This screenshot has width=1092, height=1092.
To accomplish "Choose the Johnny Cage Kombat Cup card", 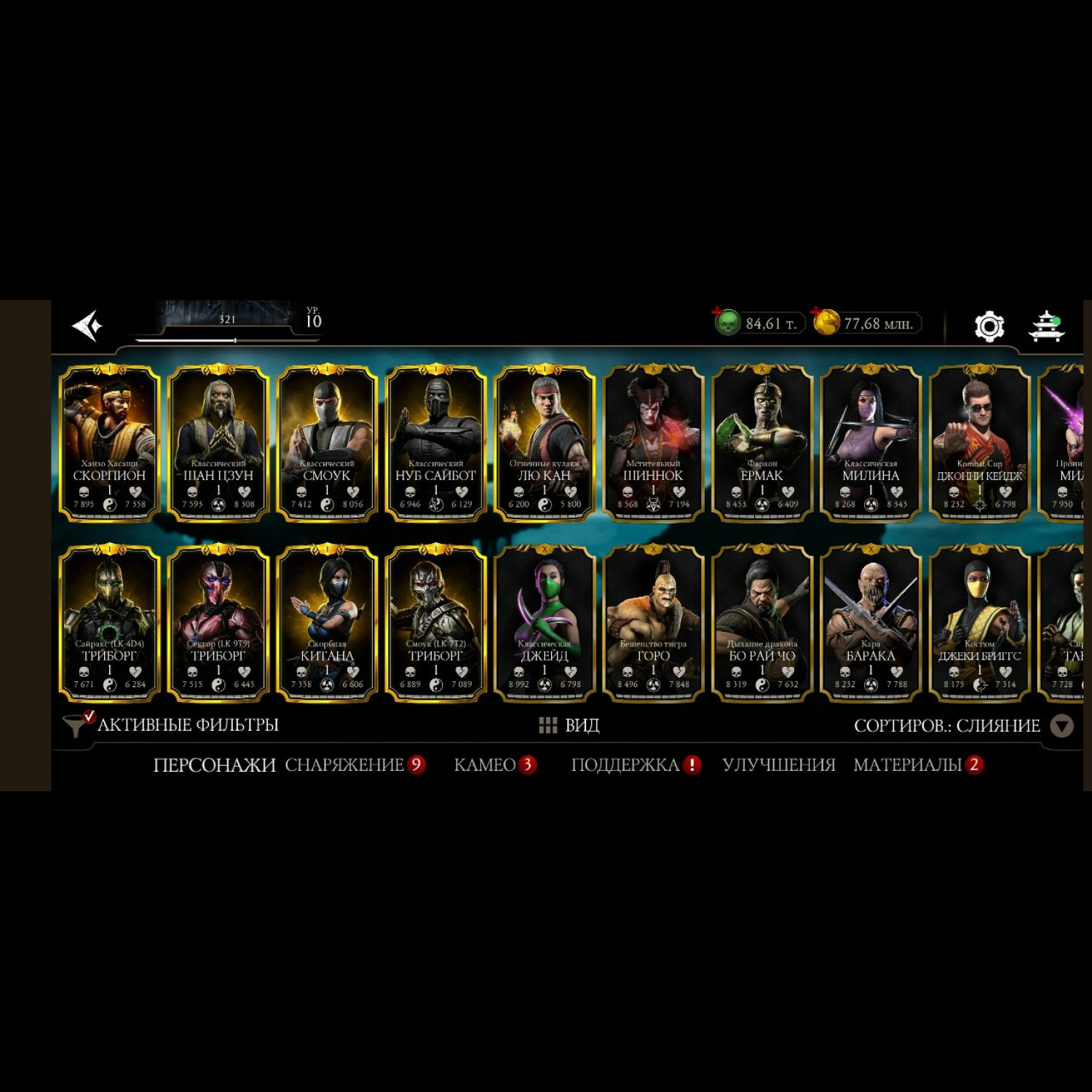I will pyautogui.click(x=980, y=444).
